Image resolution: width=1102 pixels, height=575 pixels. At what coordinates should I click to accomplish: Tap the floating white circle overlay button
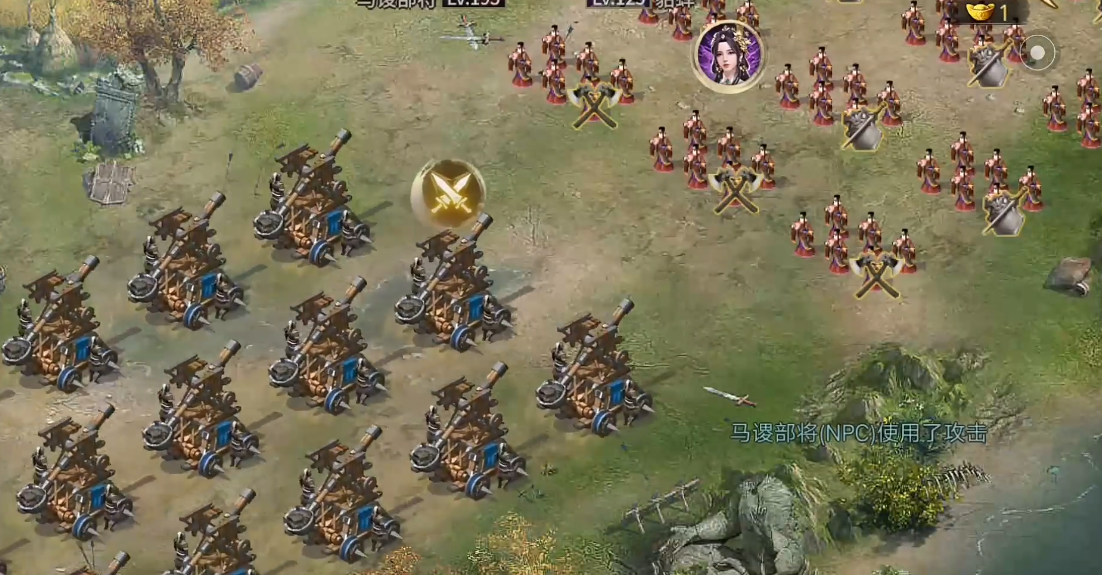point(1039,52)
